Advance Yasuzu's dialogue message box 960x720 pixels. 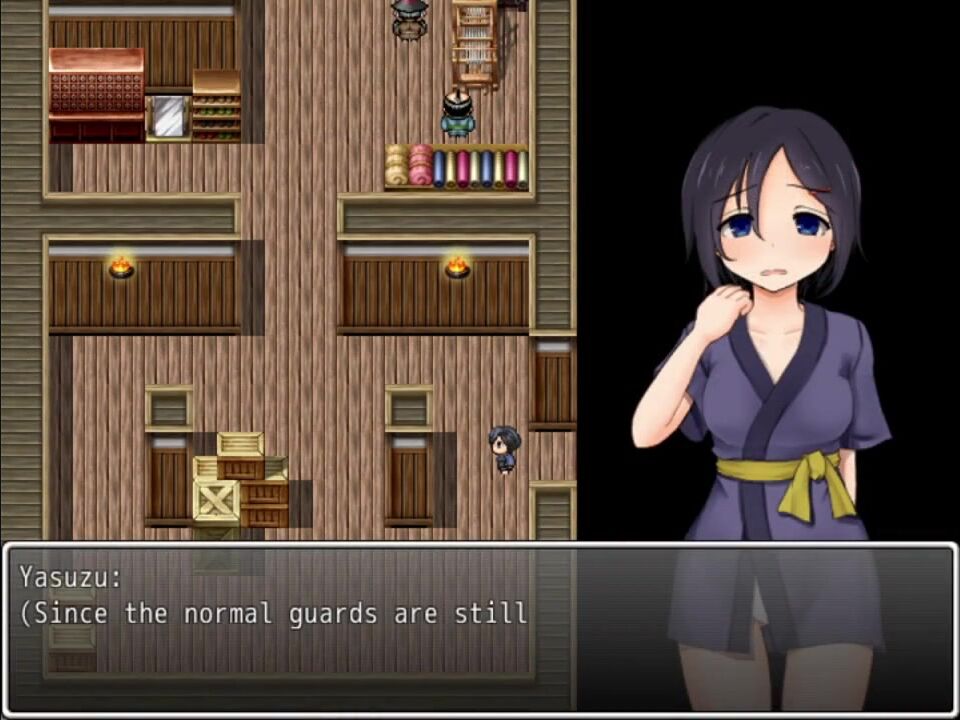tap(480, 628)
